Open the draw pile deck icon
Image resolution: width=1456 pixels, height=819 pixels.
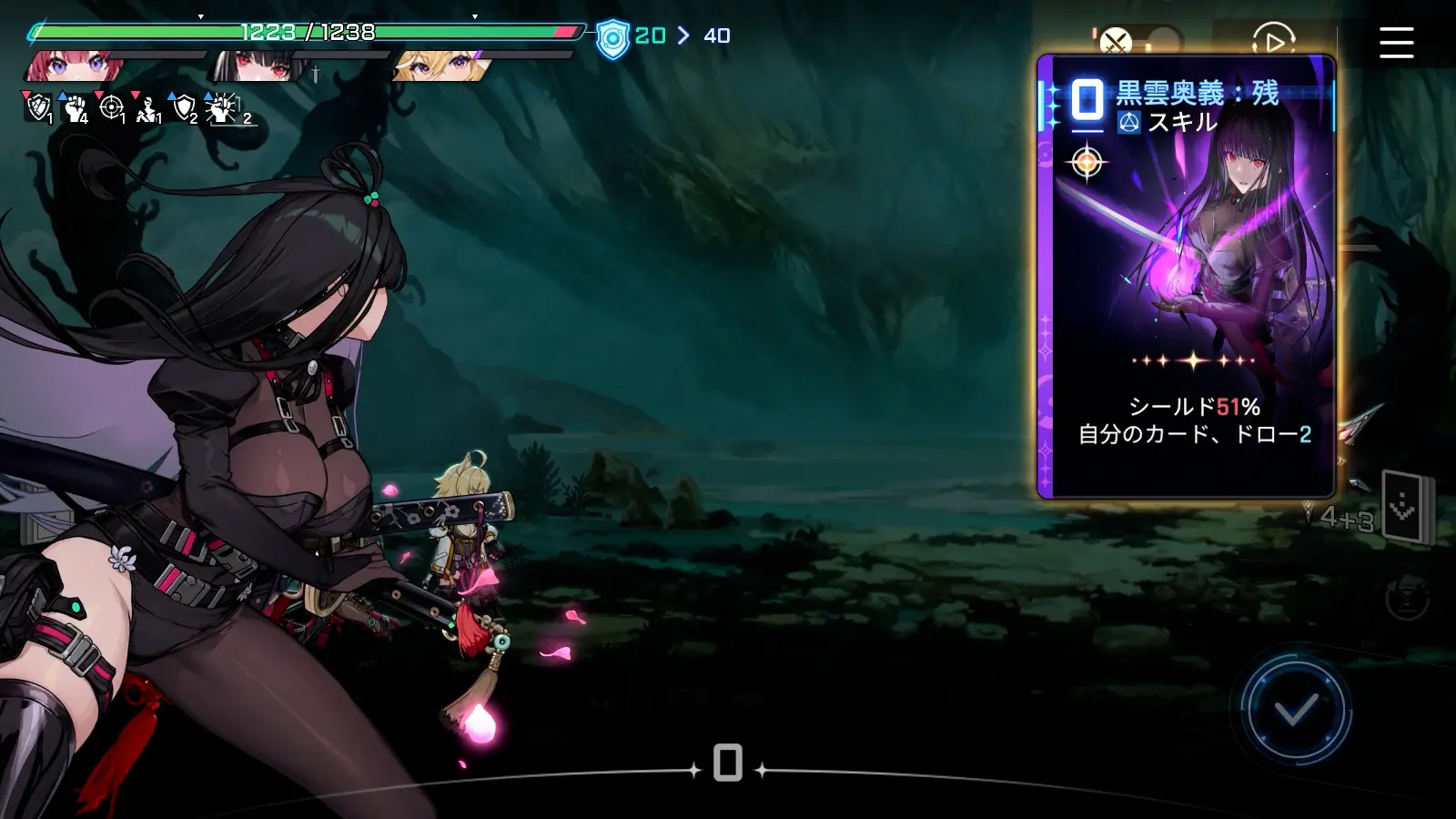[1404, 508]
